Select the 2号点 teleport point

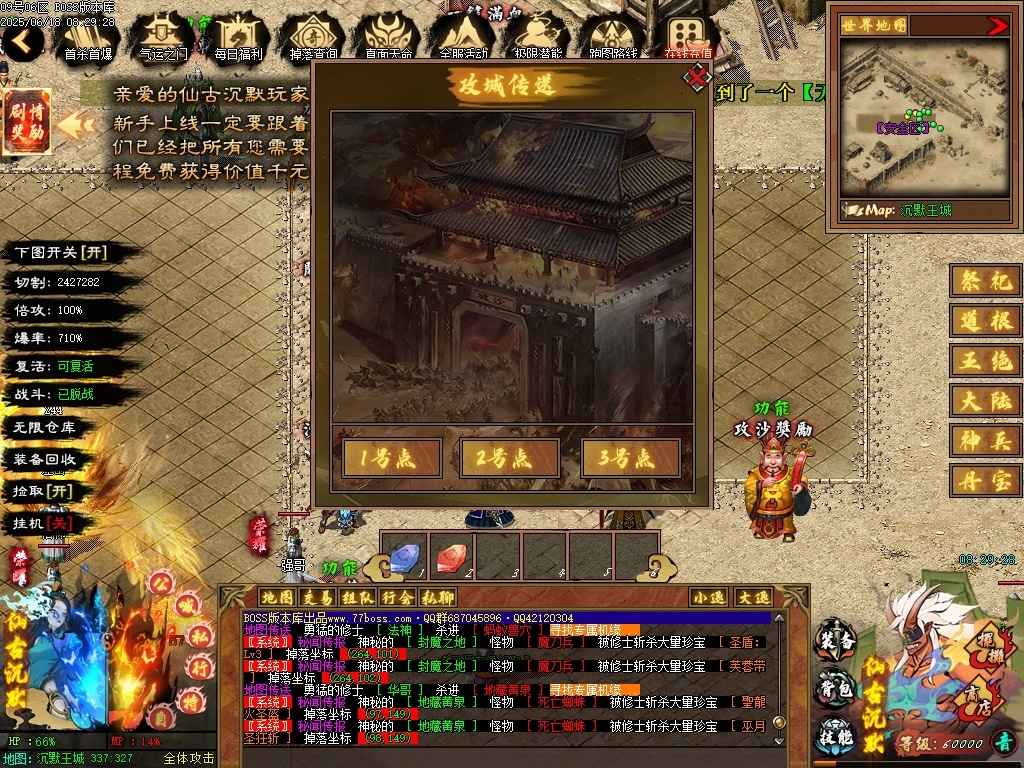pos(511,458)
